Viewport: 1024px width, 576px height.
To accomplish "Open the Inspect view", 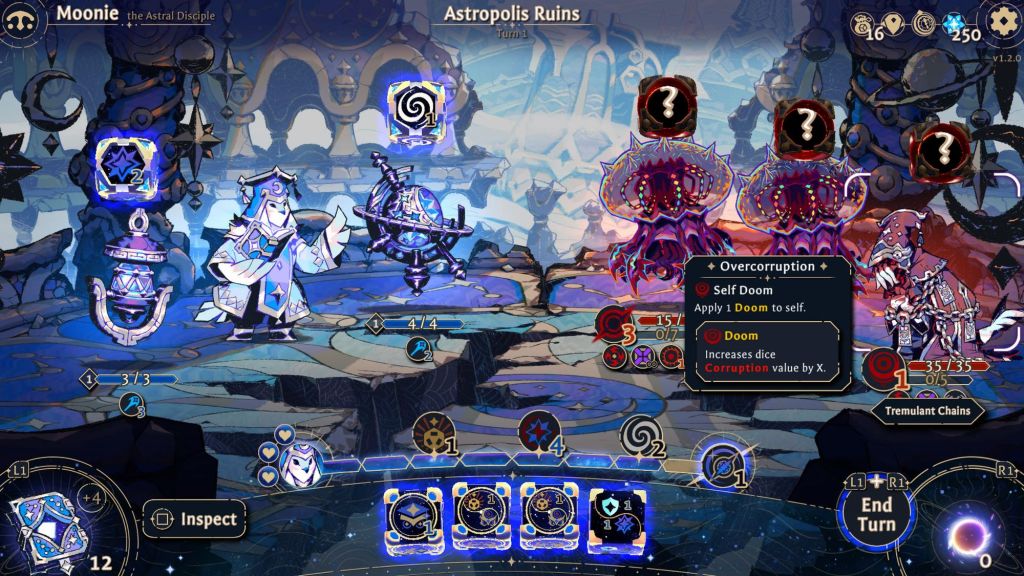I will 196,519.
